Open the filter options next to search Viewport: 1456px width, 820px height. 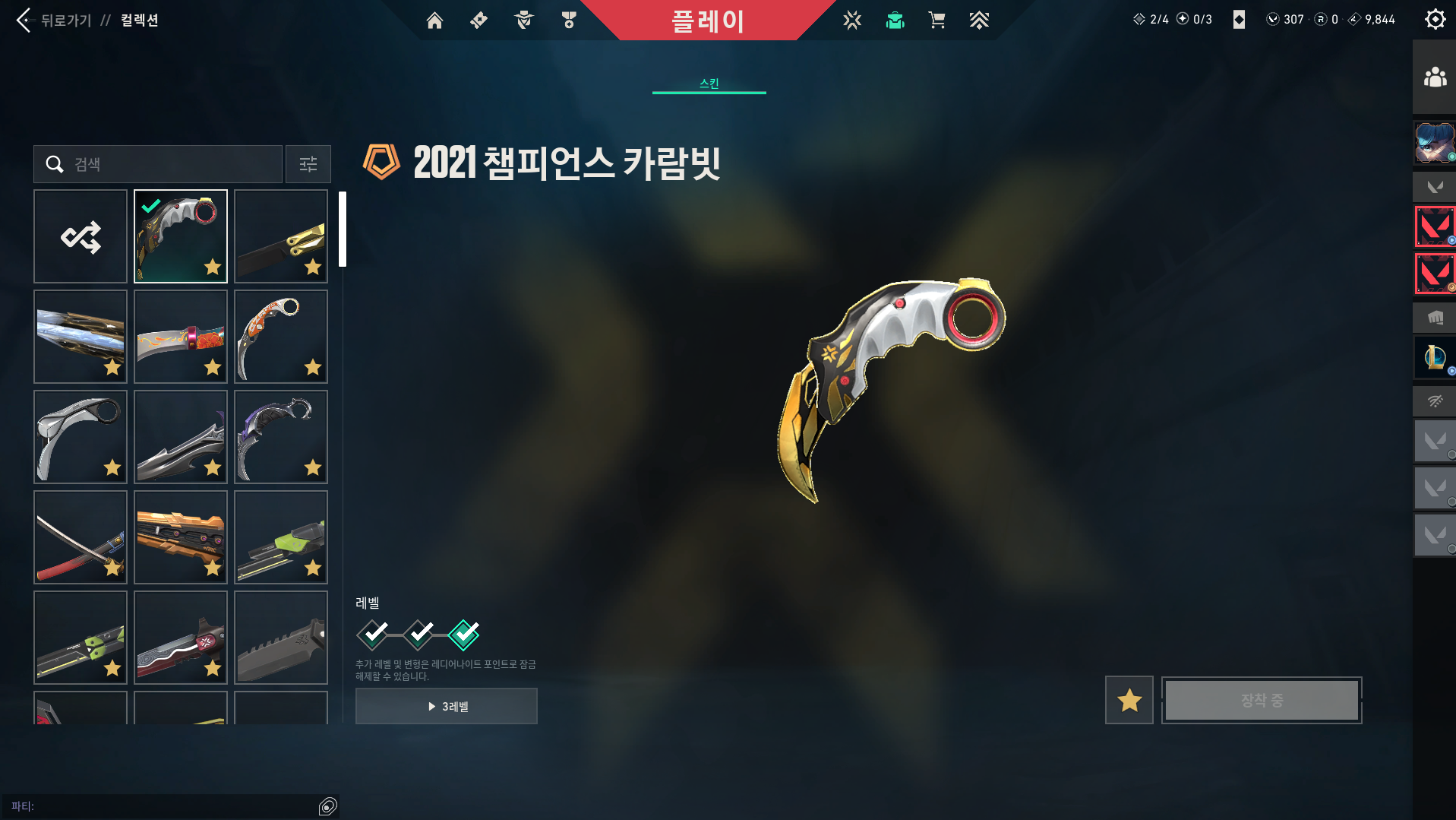pyautogui.click(x=308, y=164)
